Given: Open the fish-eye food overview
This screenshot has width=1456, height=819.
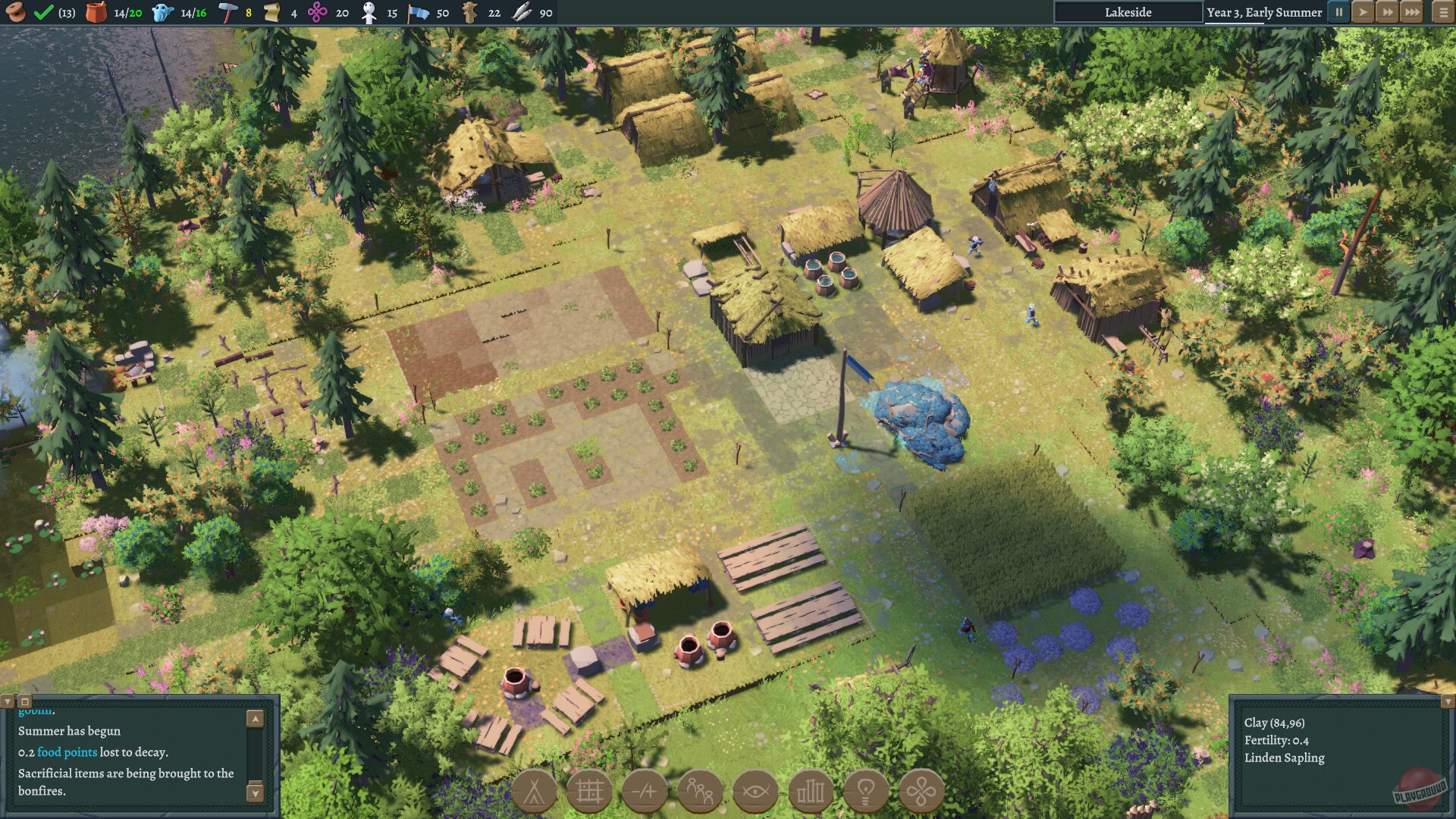Looking at the screenshot, I should coord(755,791).
